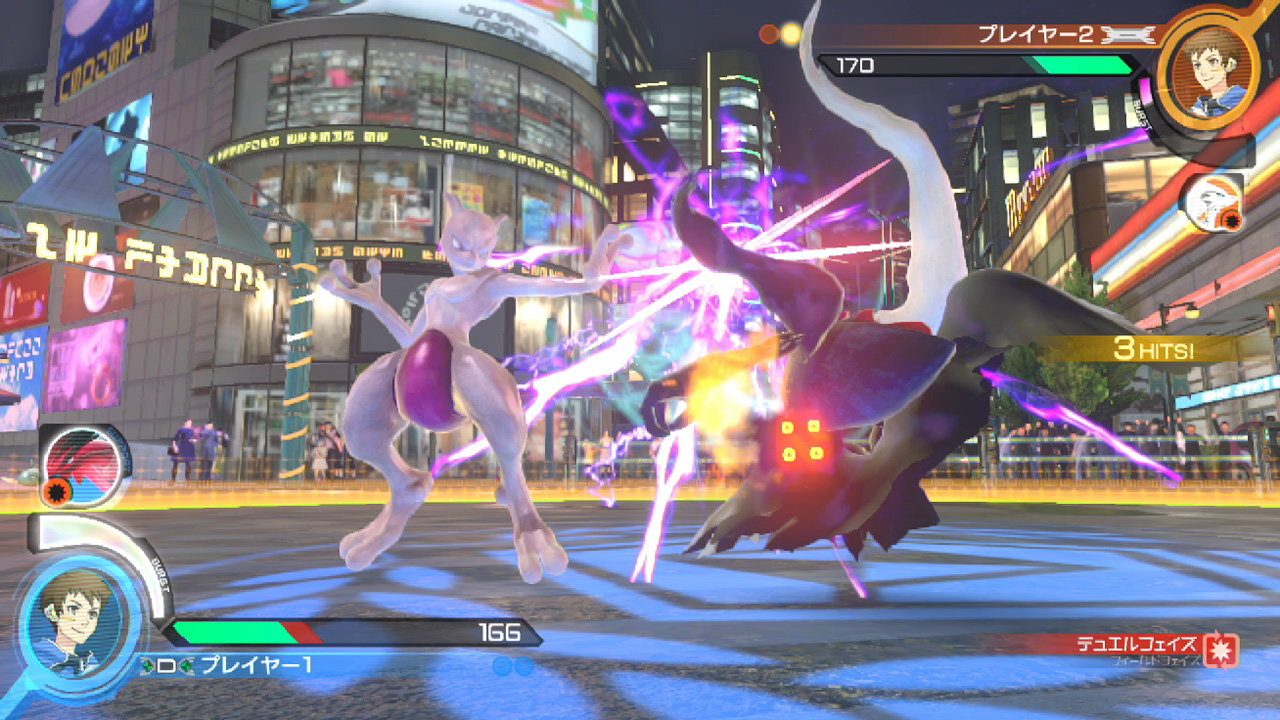Click the green gem icon beside プレイヤー1

tap(186, 664)
